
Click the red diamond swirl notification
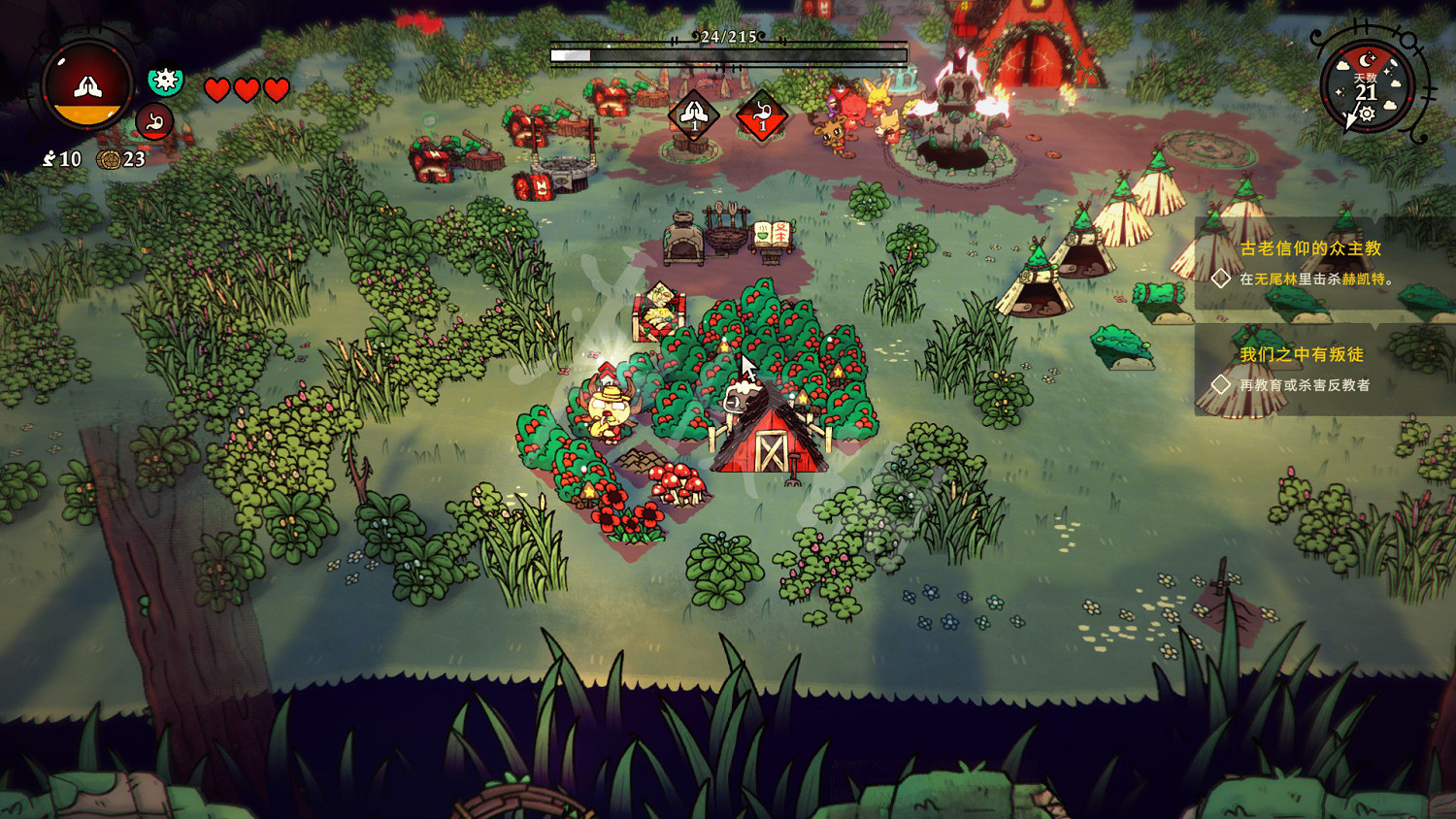tap(762, 116)
